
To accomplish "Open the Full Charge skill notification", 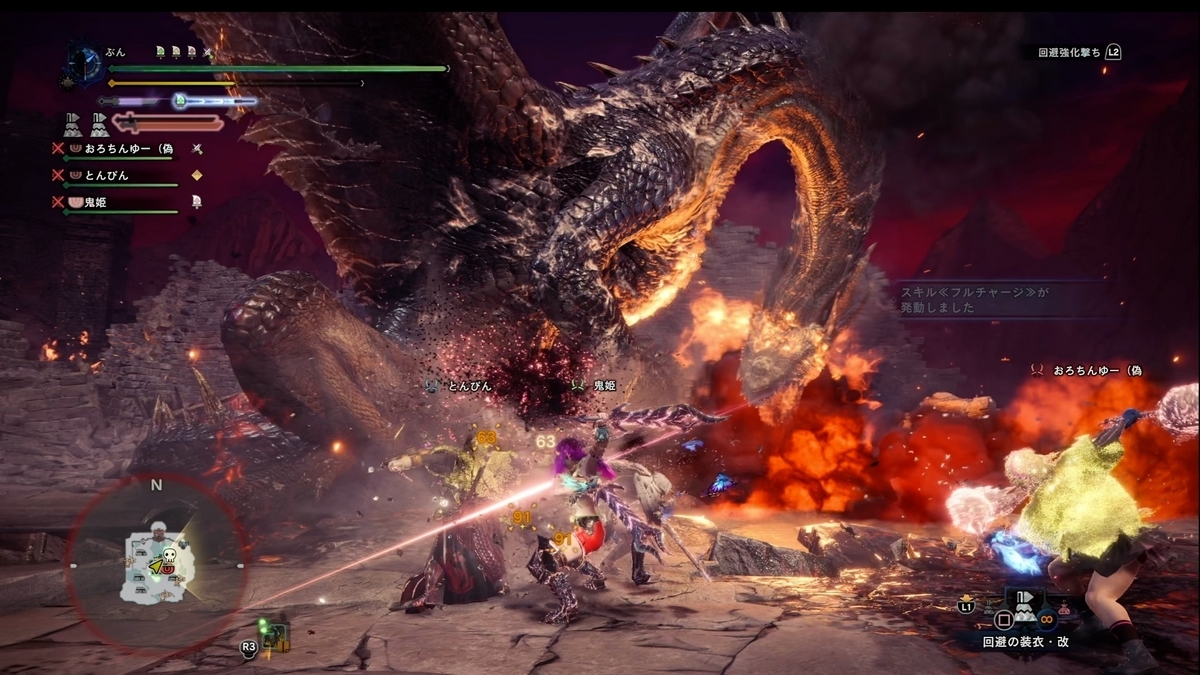I will [x=1000, y=298].
